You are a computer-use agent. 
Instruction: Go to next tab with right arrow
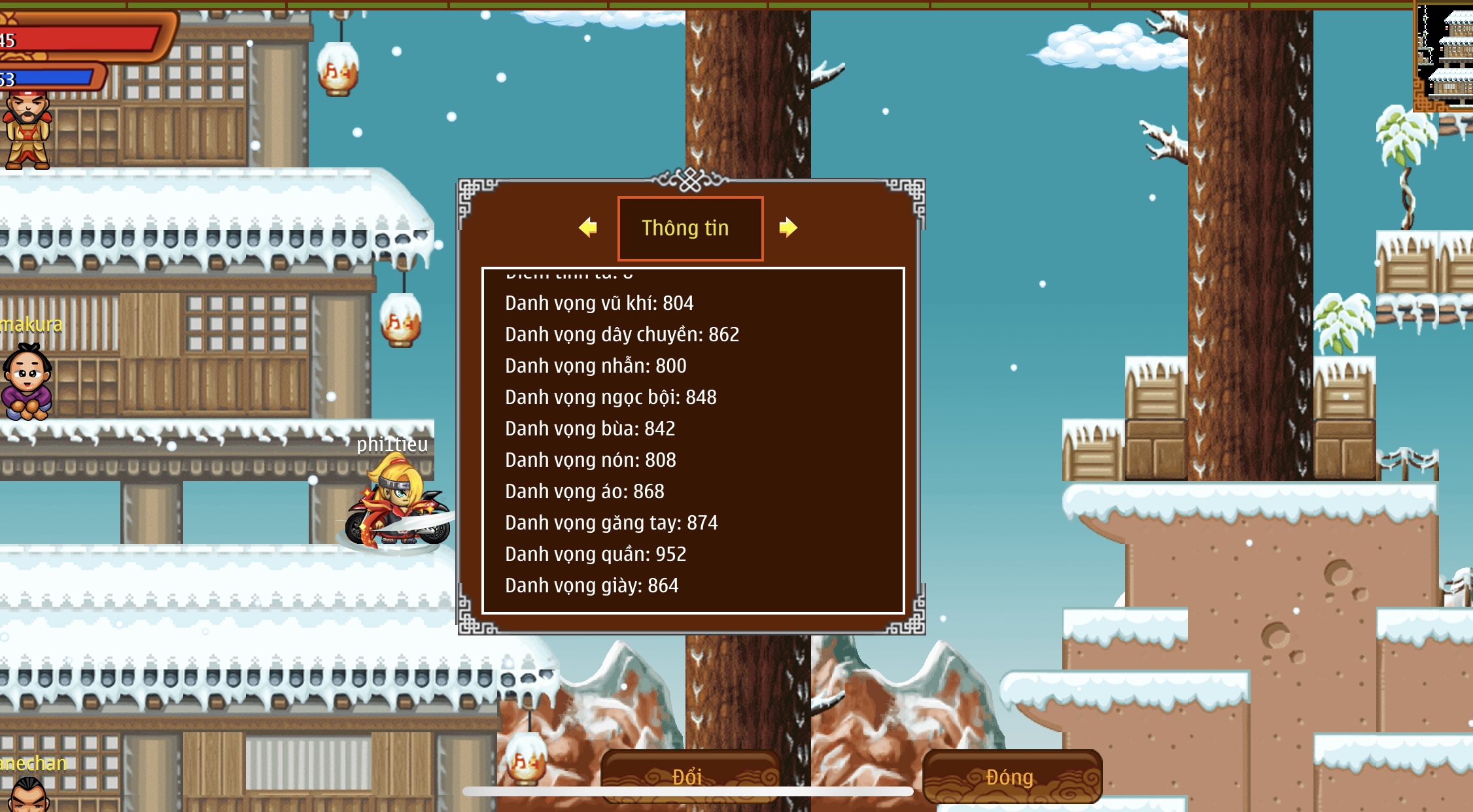click(x=788, y=228)
